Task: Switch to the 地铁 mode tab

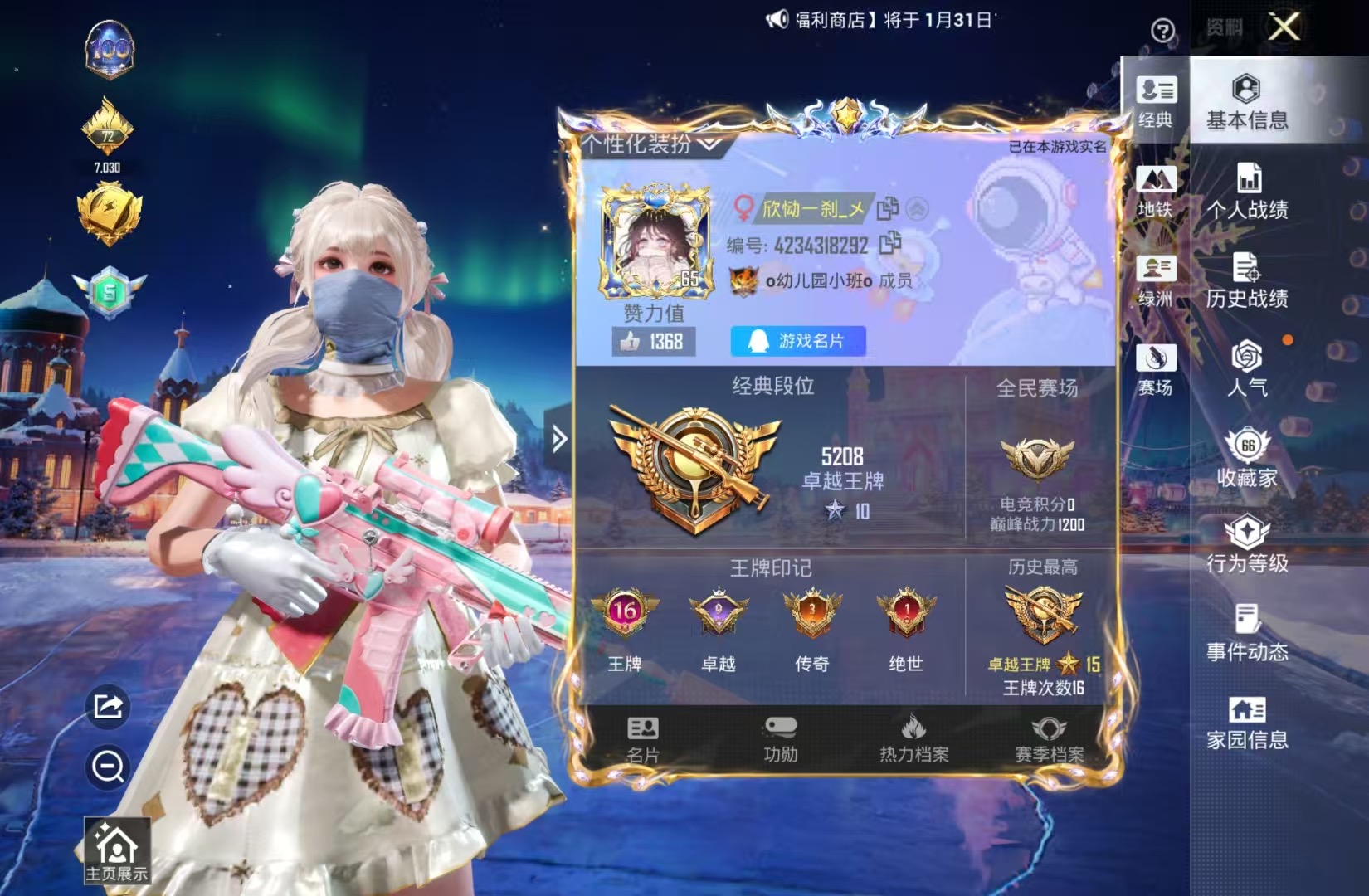Action: click(1157, 191)
